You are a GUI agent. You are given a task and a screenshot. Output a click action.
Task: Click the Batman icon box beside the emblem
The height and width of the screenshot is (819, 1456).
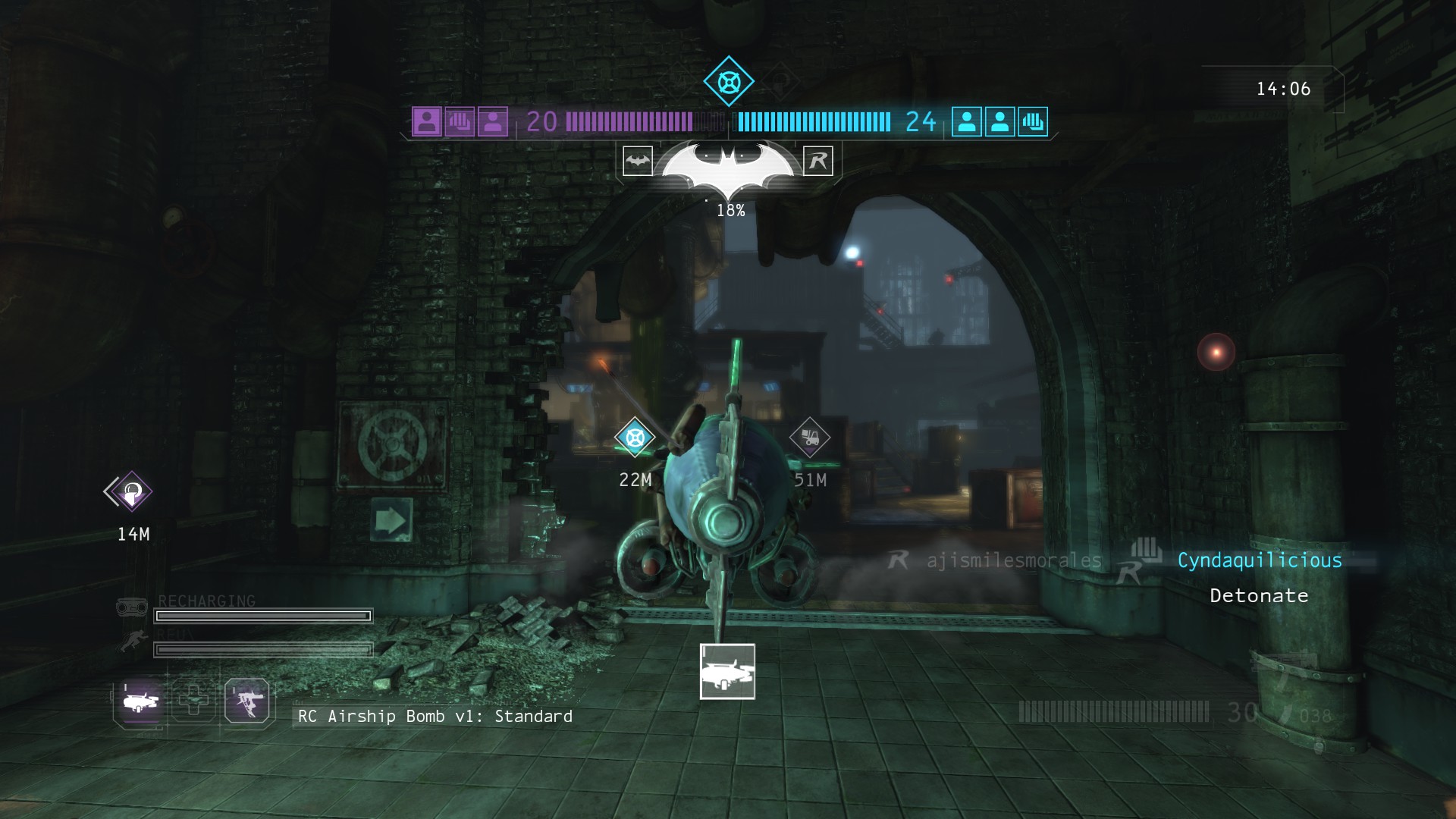pos(638,161)
